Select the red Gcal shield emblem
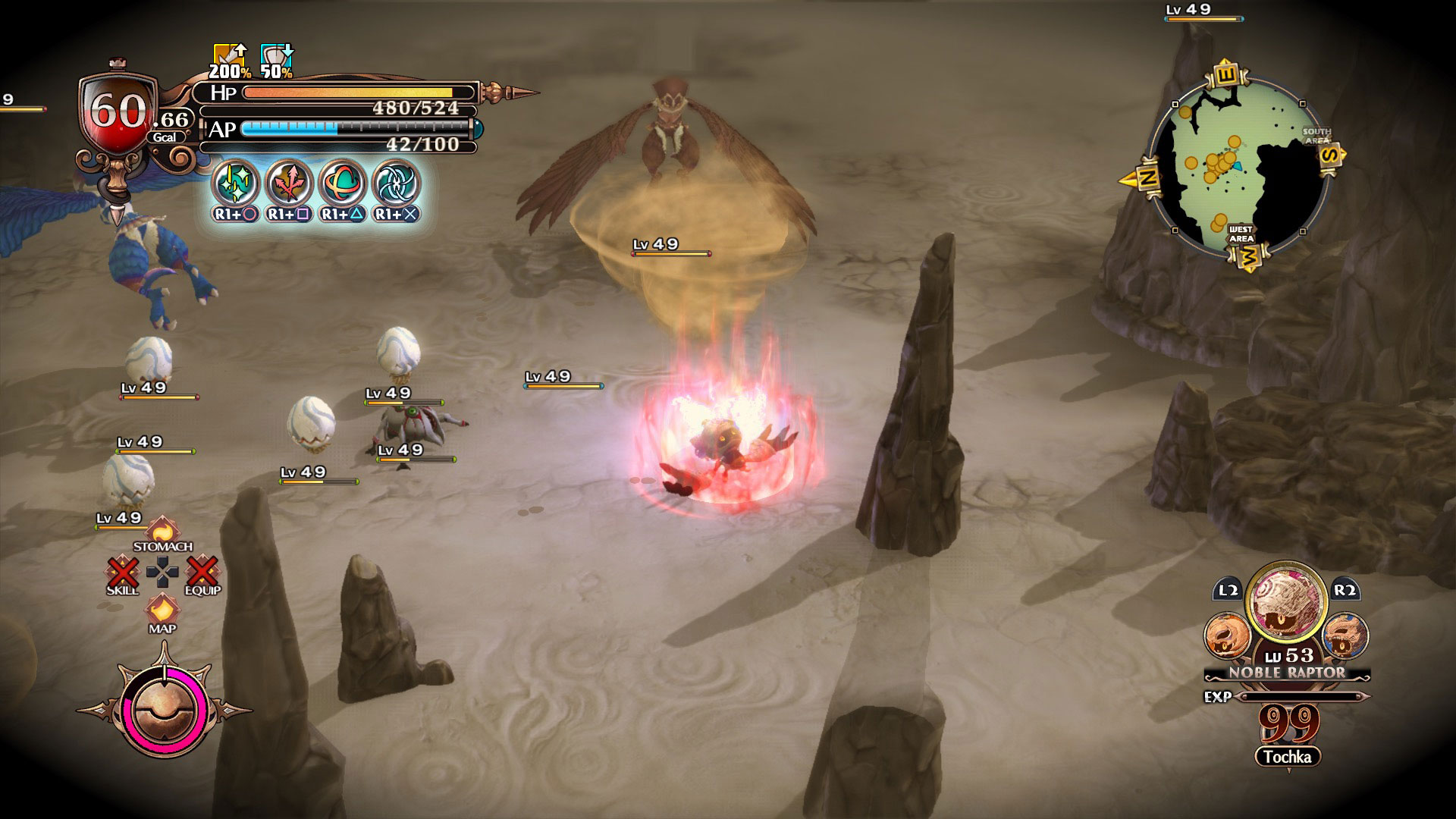The image size is (1456, 819). [x=118, y=114]
